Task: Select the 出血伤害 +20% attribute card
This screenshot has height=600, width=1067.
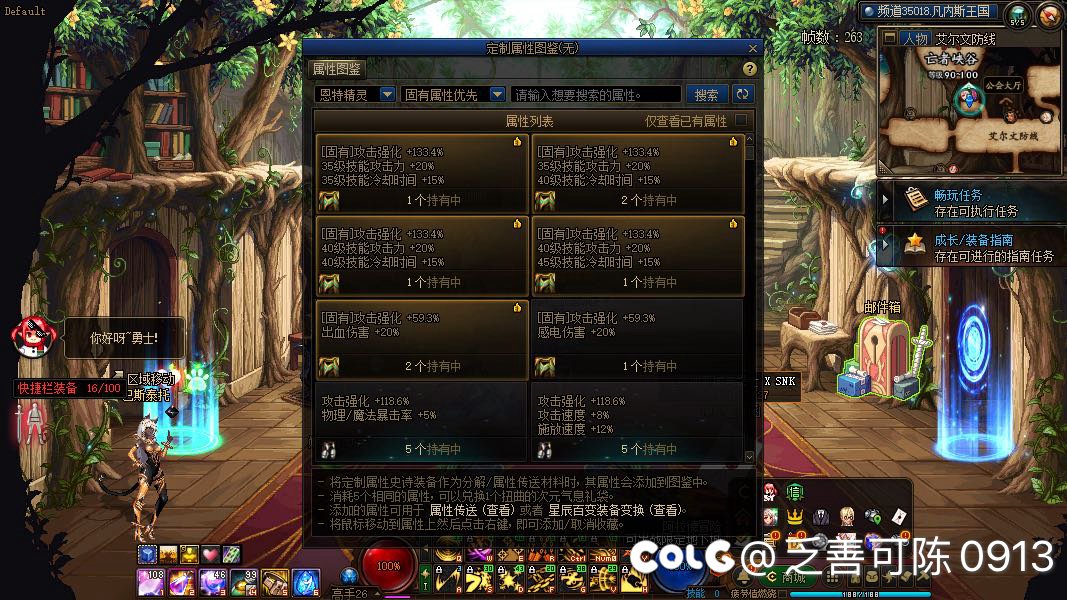Action: [x=421, y=340]
